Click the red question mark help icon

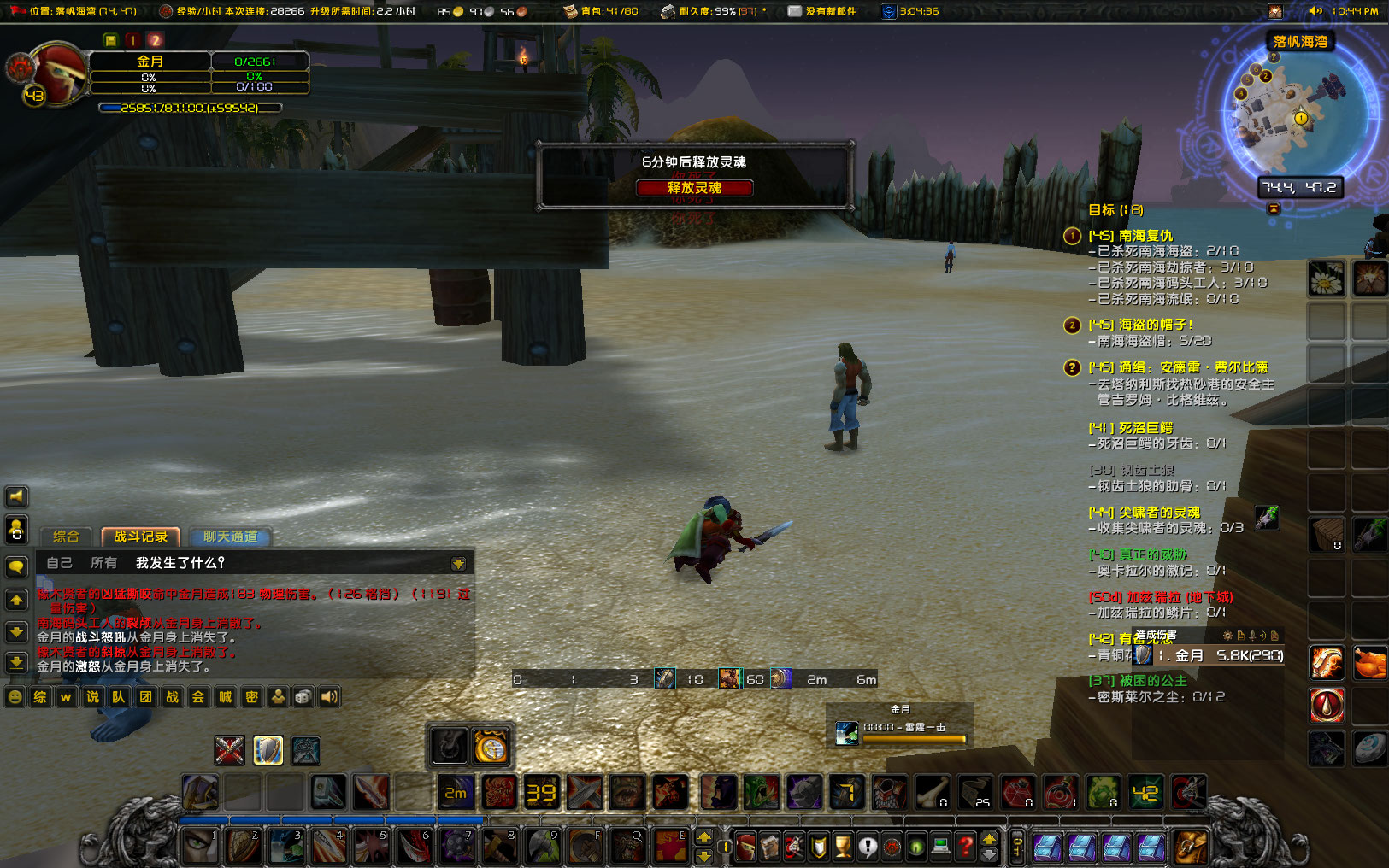(x=966, y=847)
